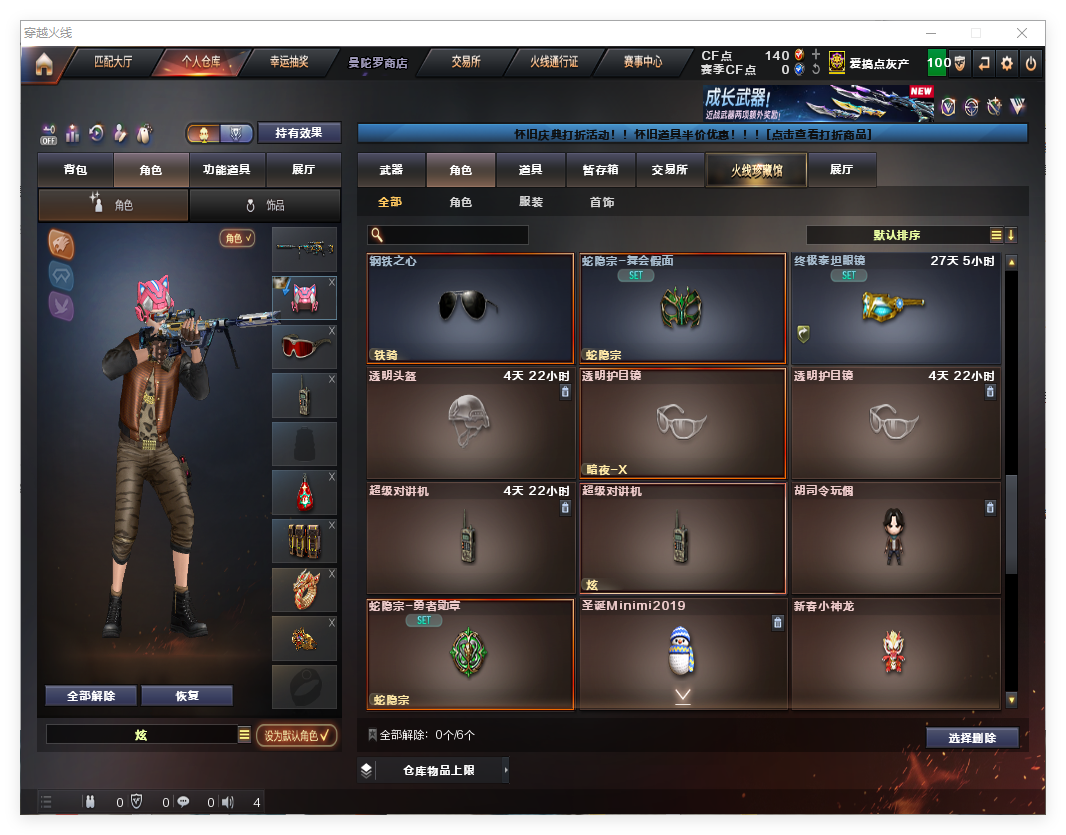Select the 钢铁之心 sunglasses item
The image size is (1066, 835).
click(470, 308)
